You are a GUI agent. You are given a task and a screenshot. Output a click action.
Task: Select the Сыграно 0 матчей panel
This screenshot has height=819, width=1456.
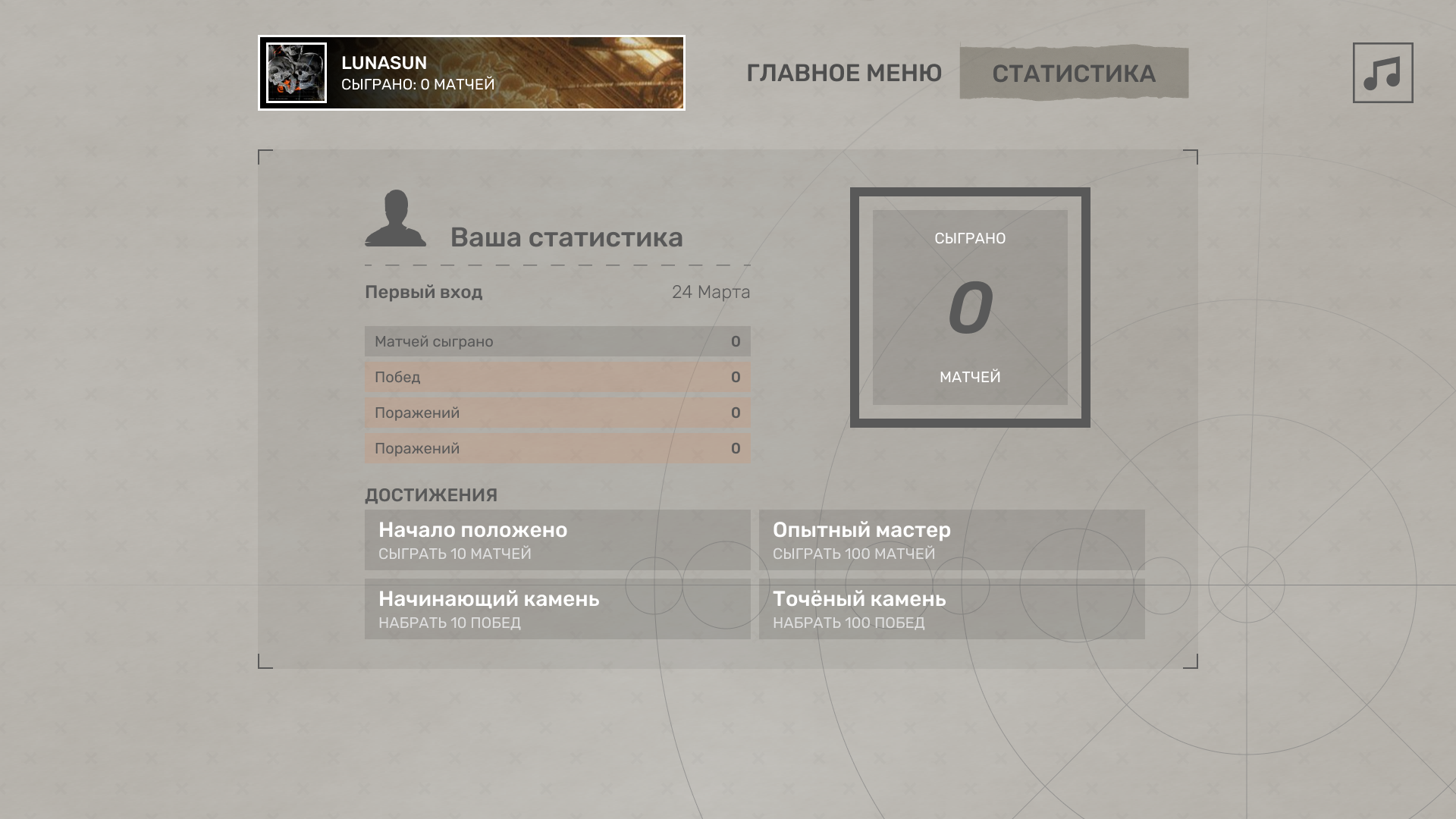point(970,307)
